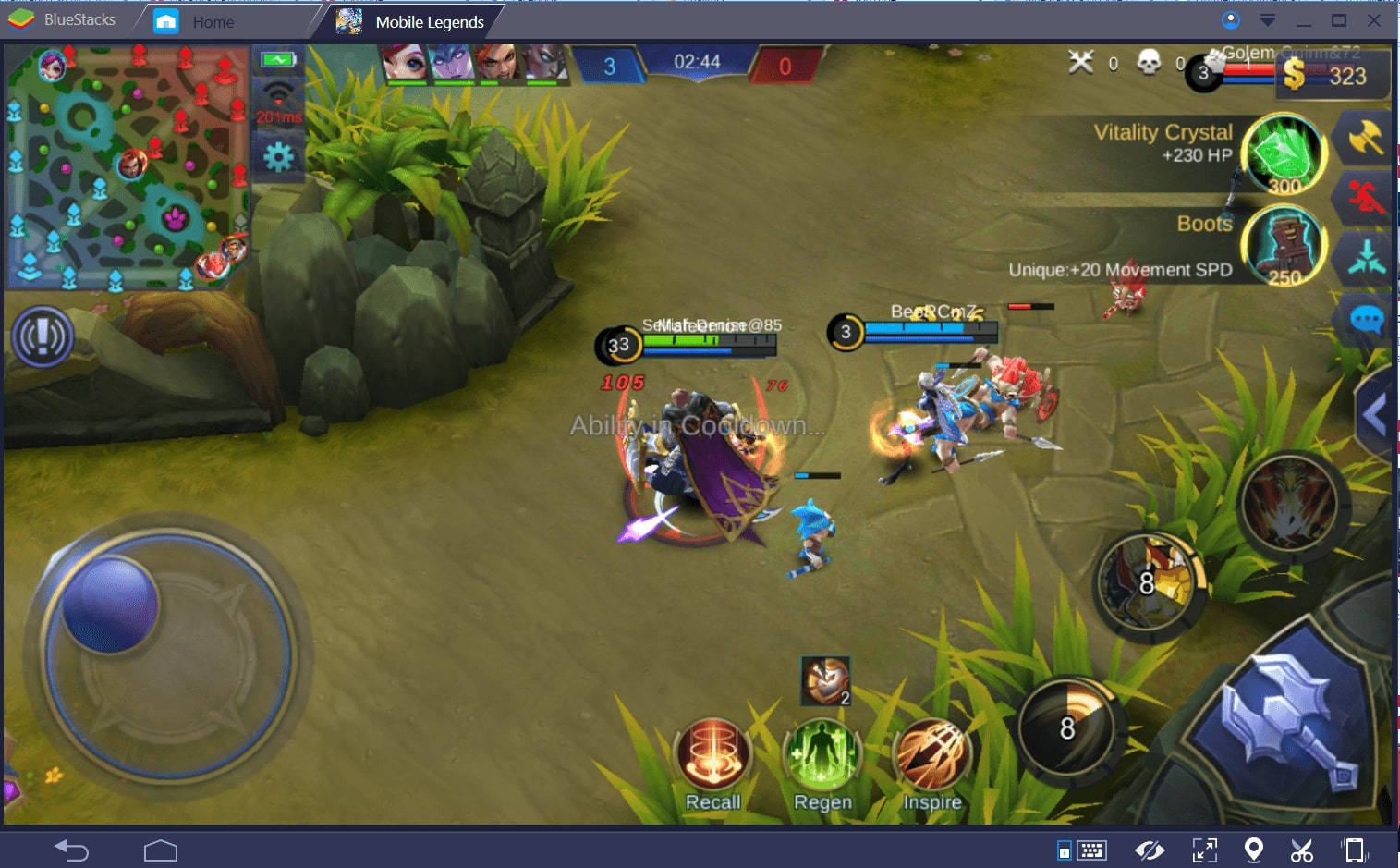Purchase the recommended Boots item
1400x868 pixels.
coord(1283,245)
